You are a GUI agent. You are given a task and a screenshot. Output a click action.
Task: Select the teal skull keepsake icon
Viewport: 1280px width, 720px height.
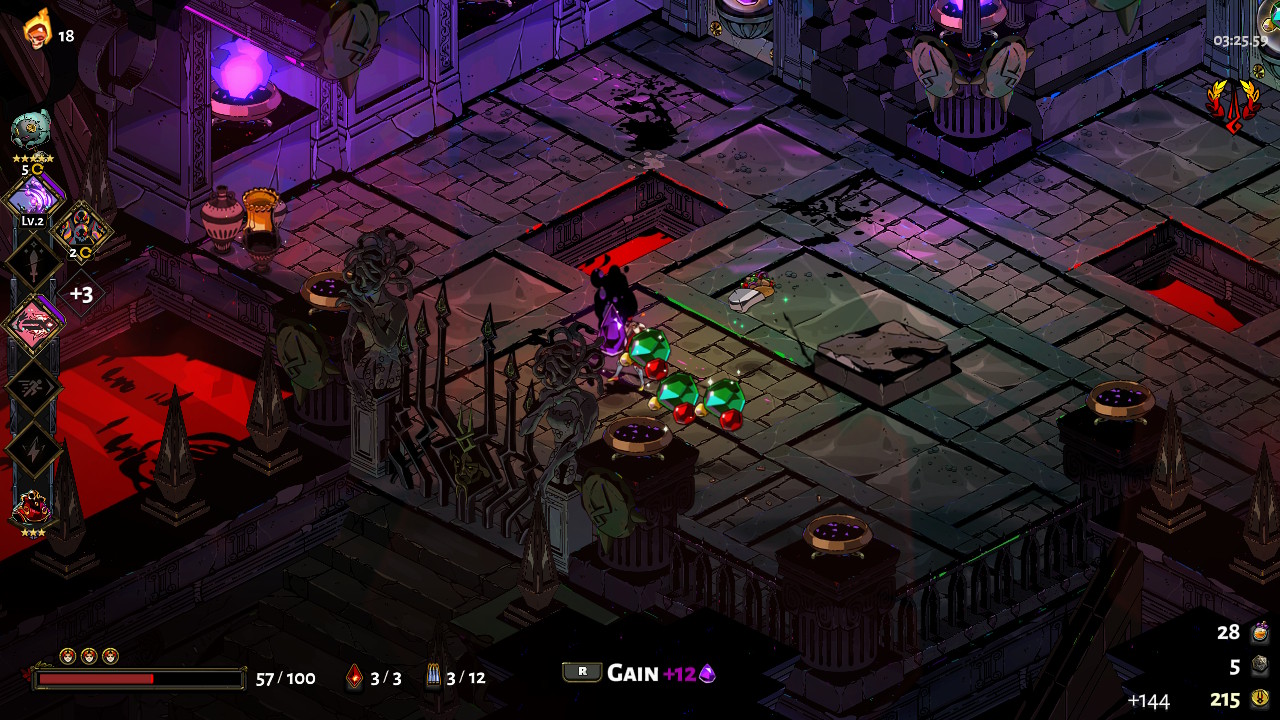point(31,130)
